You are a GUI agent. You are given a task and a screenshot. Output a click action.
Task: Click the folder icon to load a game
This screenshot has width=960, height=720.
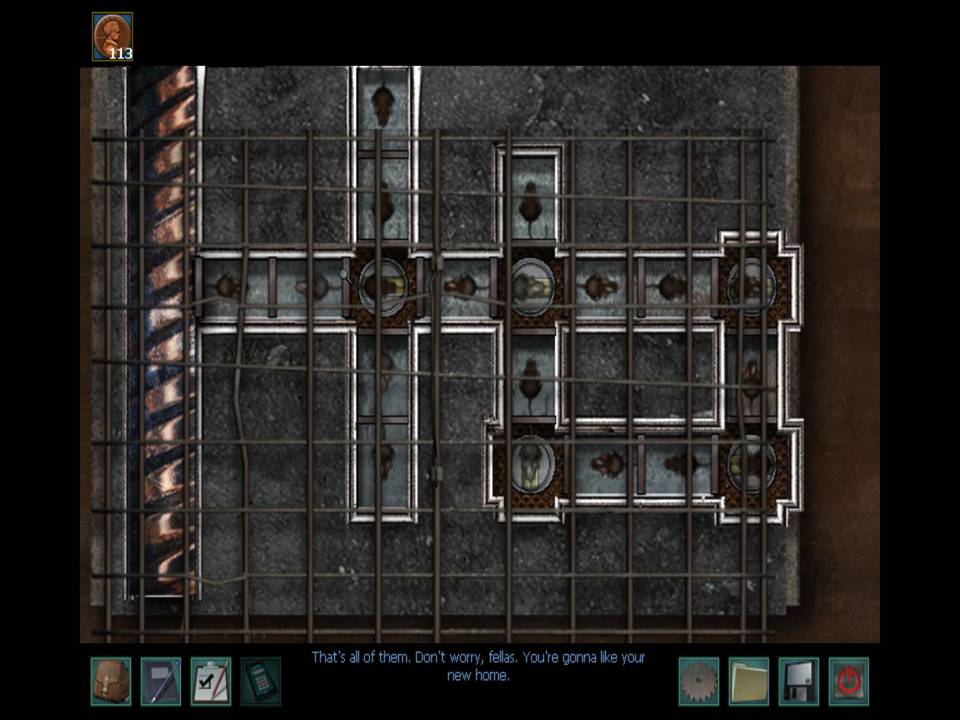(748, 681)
